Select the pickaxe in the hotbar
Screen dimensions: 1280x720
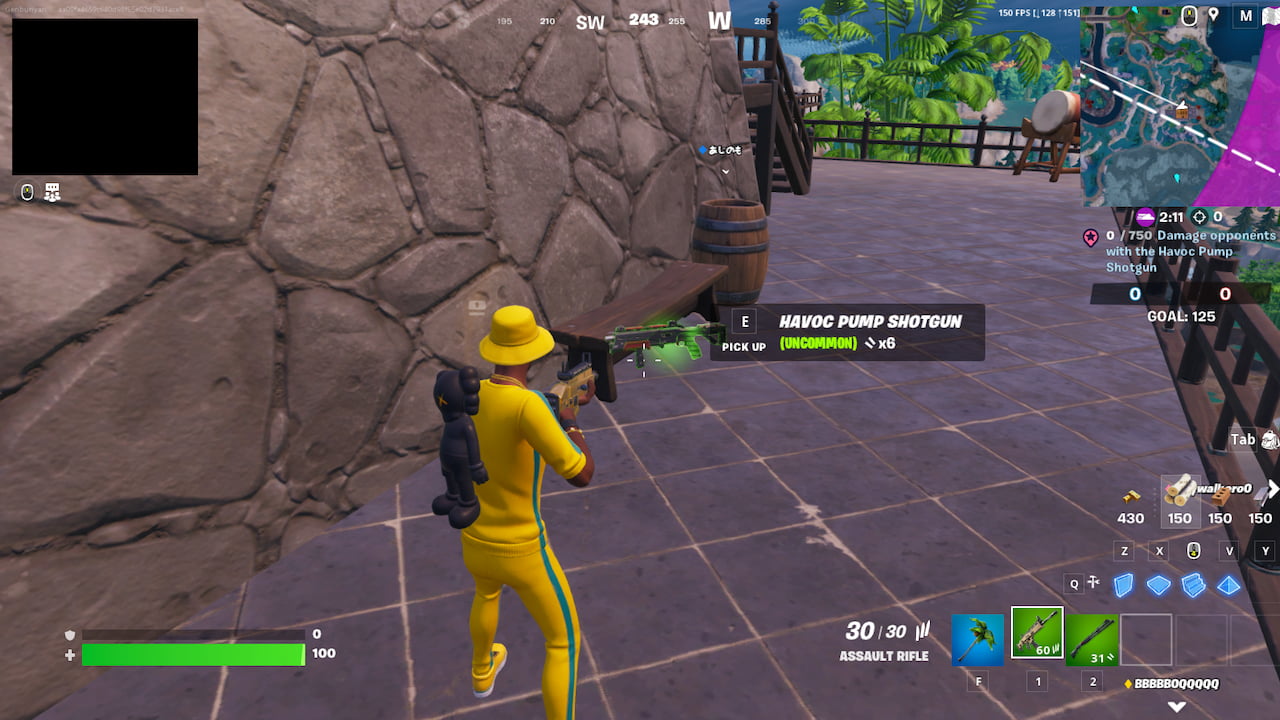(x=977, y=640)
